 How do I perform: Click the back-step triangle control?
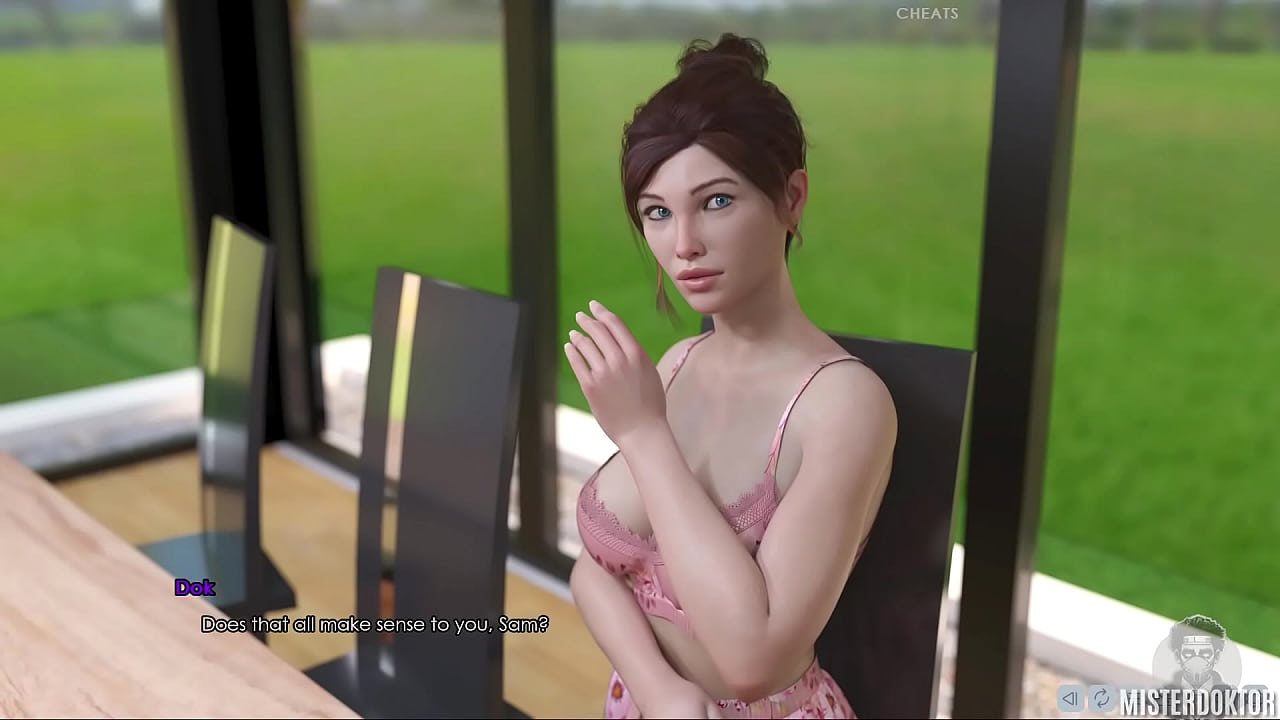(x=1070, y=698)
